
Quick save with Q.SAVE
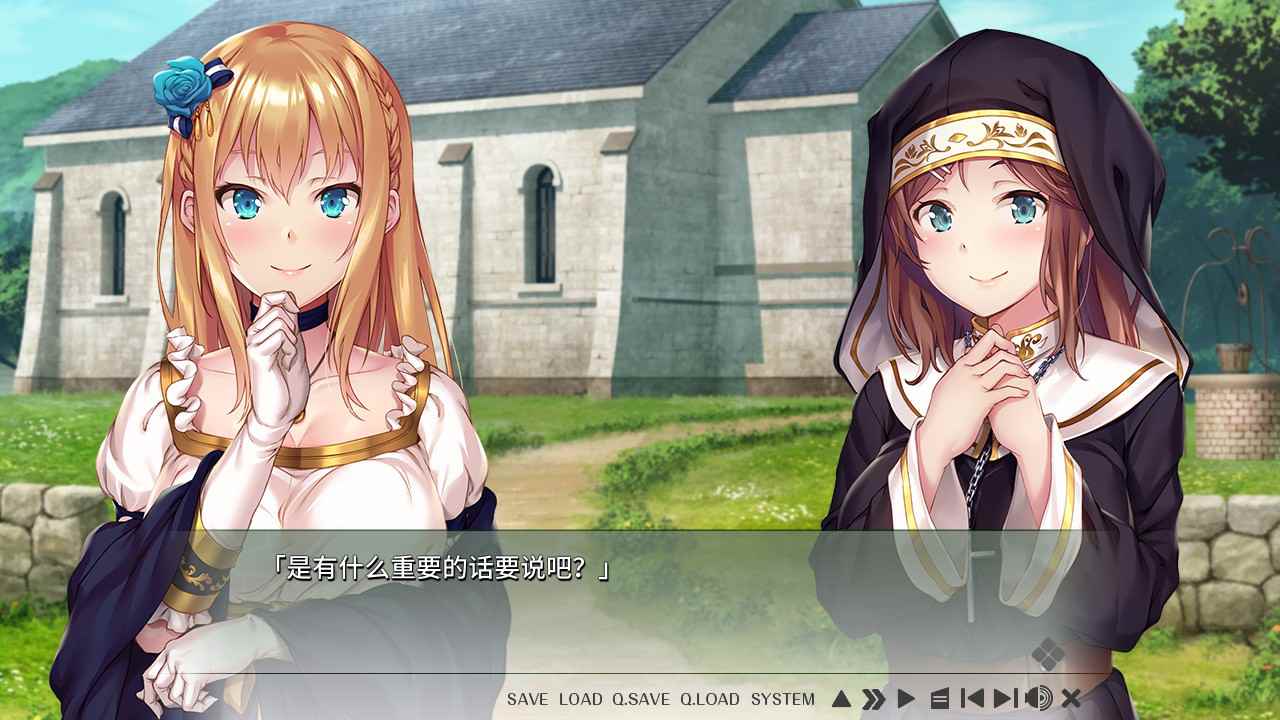tap(641, 699)
